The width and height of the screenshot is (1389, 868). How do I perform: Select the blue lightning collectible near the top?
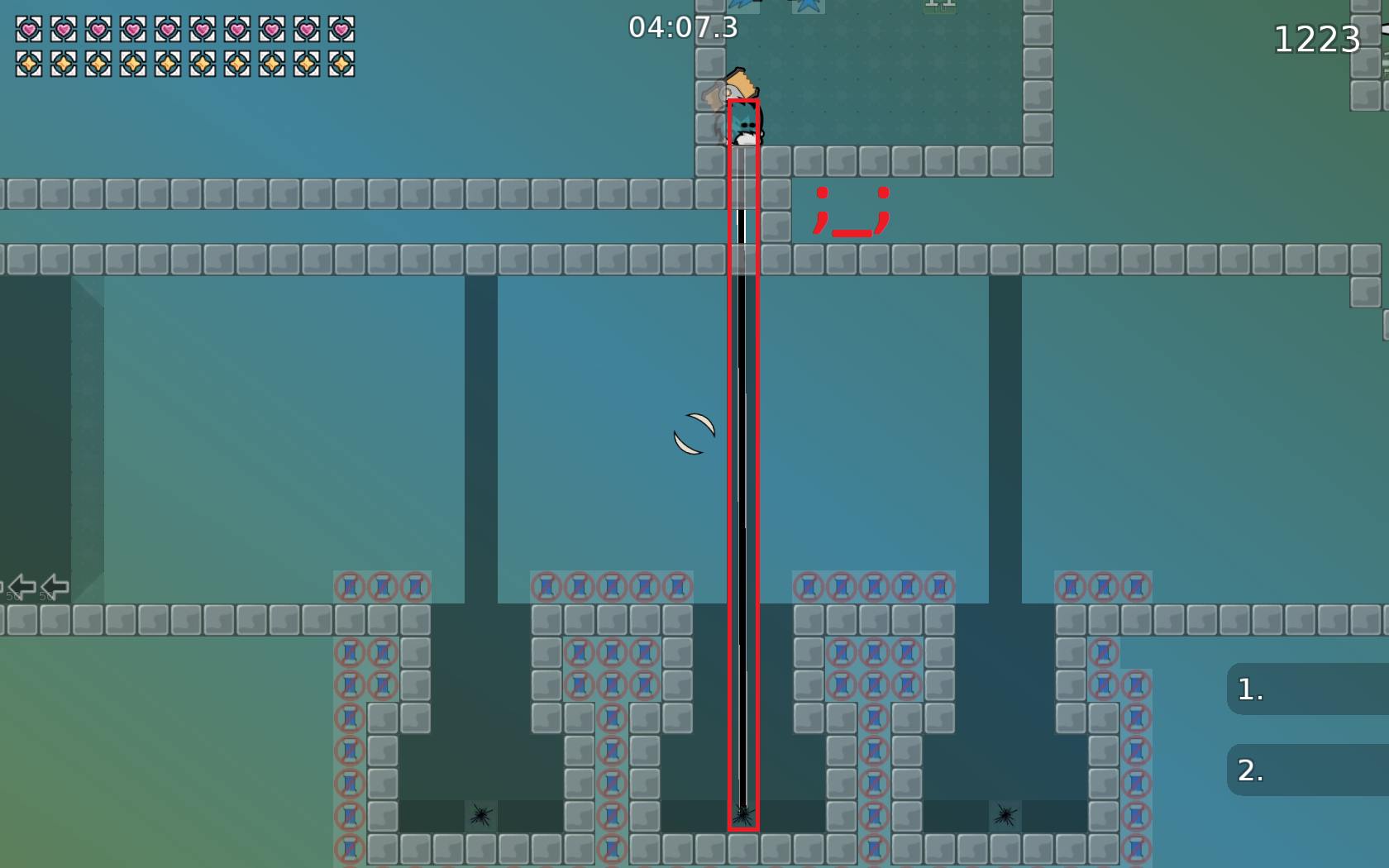[740, 5]
